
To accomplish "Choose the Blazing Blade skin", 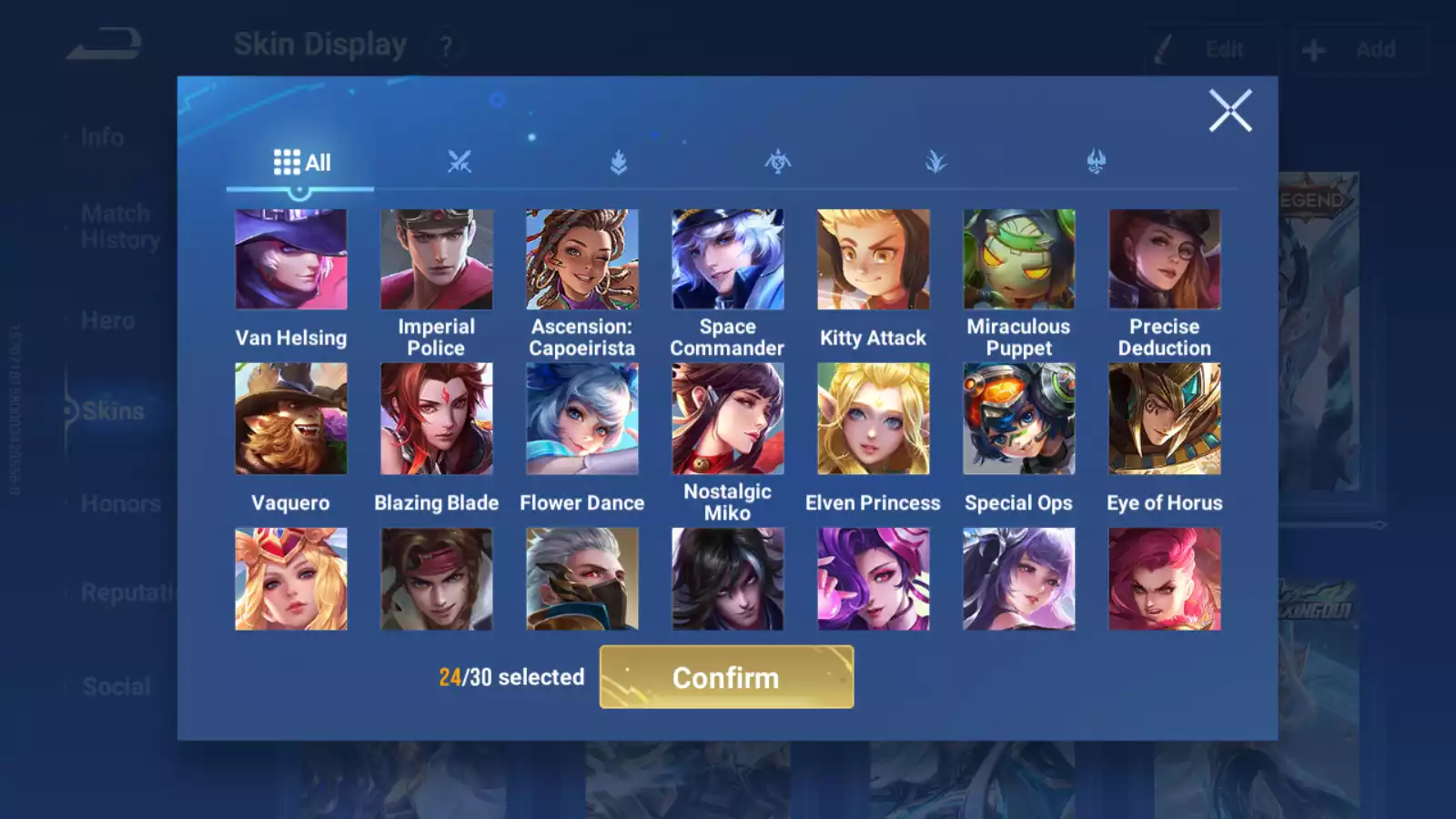I will pyautogui.click(x=437, y=420).
